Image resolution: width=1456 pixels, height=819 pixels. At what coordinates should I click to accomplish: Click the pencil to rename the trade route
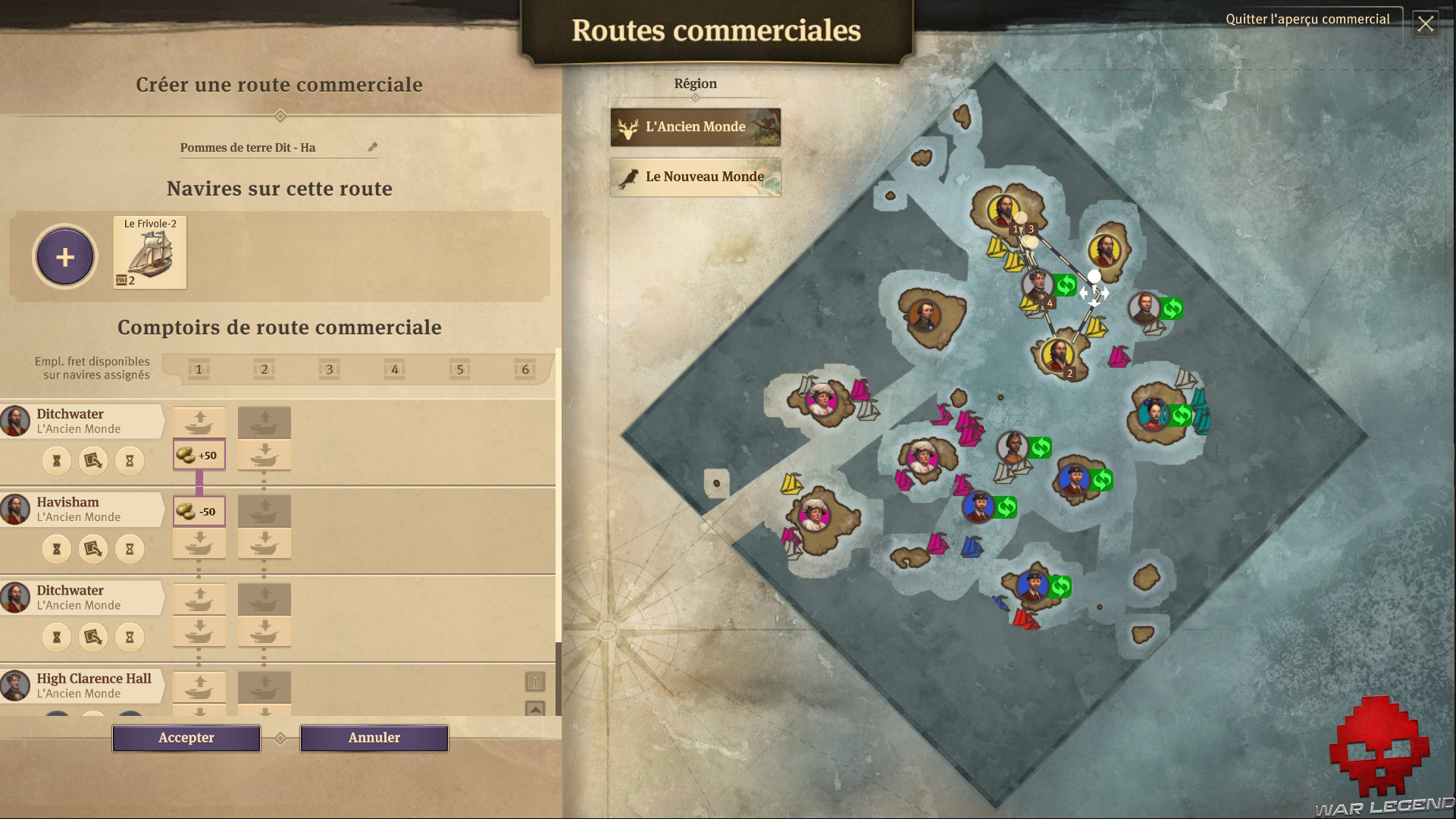point(371,147)
